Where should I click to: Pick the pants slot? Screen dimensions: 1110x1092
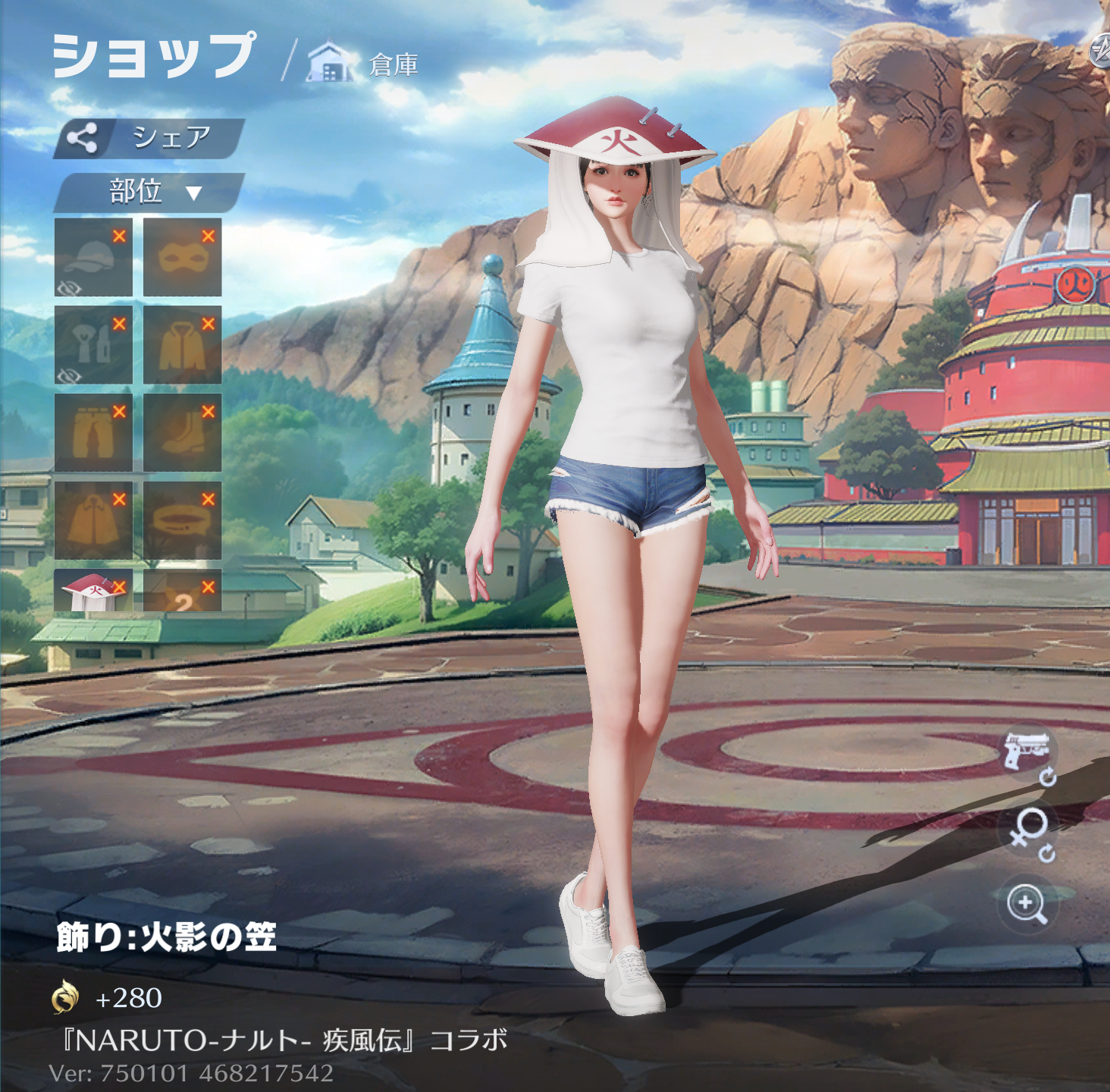(x=93, y=433)
